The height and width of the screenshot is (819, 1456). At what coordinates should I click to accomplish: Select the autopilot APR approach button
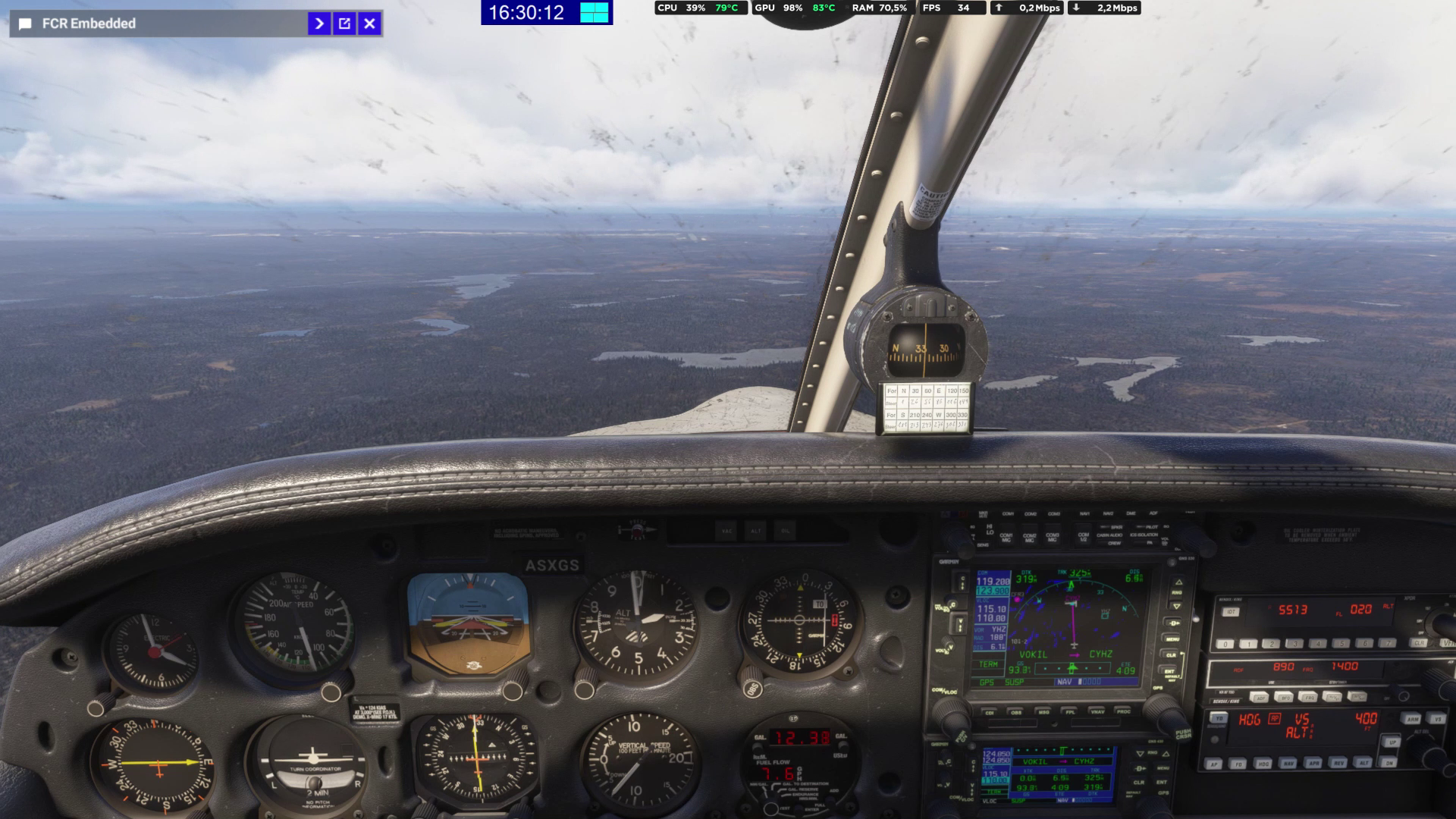[x=1313, y=764]
